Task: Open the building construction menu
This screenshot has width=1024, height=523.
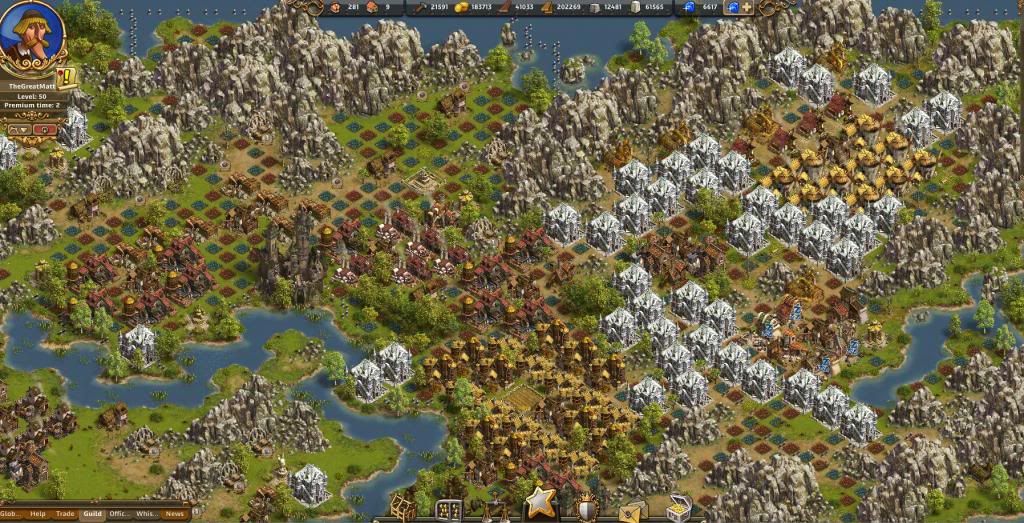Action: pyautogui.click(x=403, y=508)
